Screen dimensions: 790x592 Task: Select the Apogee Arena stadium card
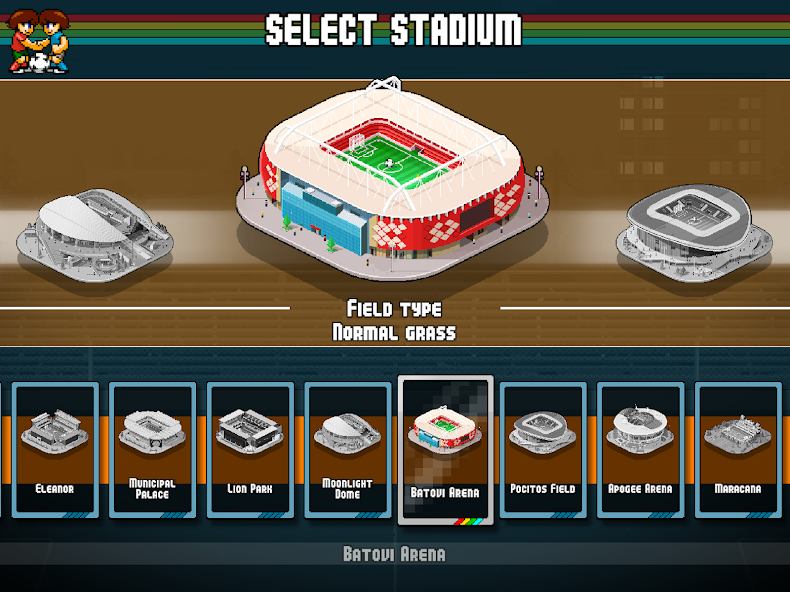[640, 449]
